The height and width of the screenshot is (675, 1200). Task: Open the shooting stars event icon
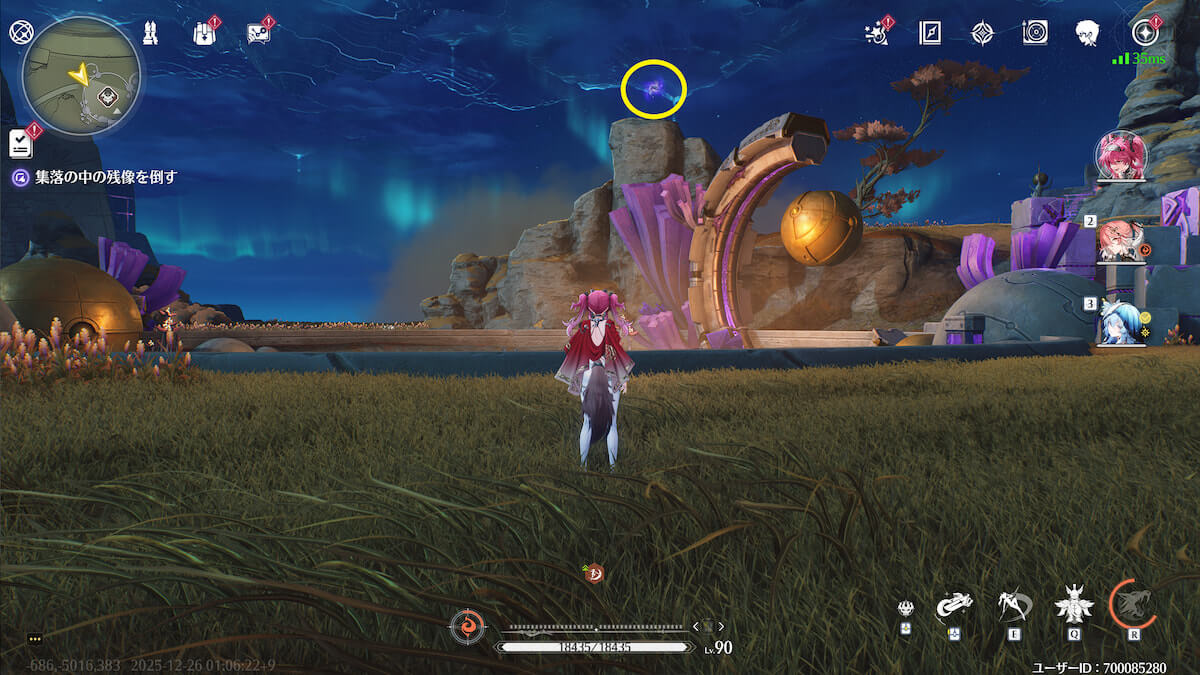click(877, 33)
